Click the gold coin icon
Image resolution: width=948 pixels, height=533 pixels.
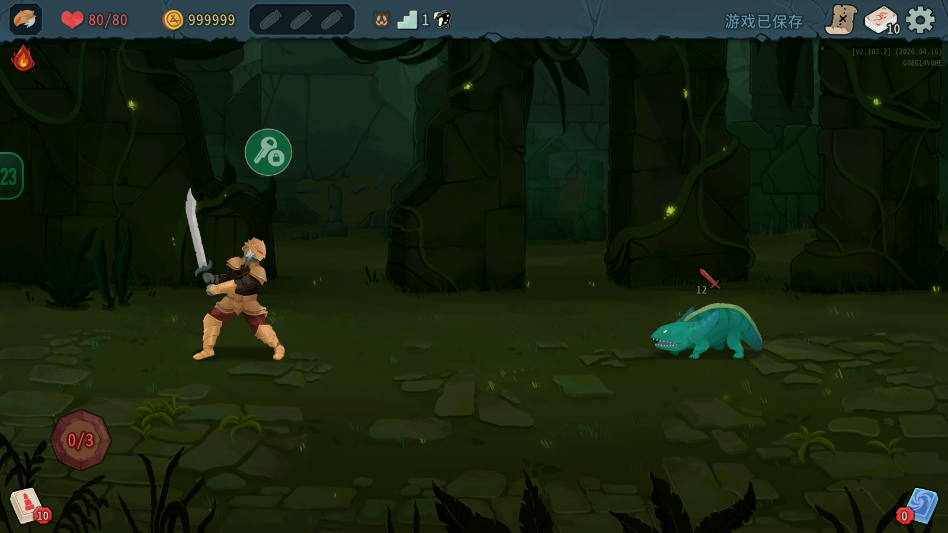(173, 20)
